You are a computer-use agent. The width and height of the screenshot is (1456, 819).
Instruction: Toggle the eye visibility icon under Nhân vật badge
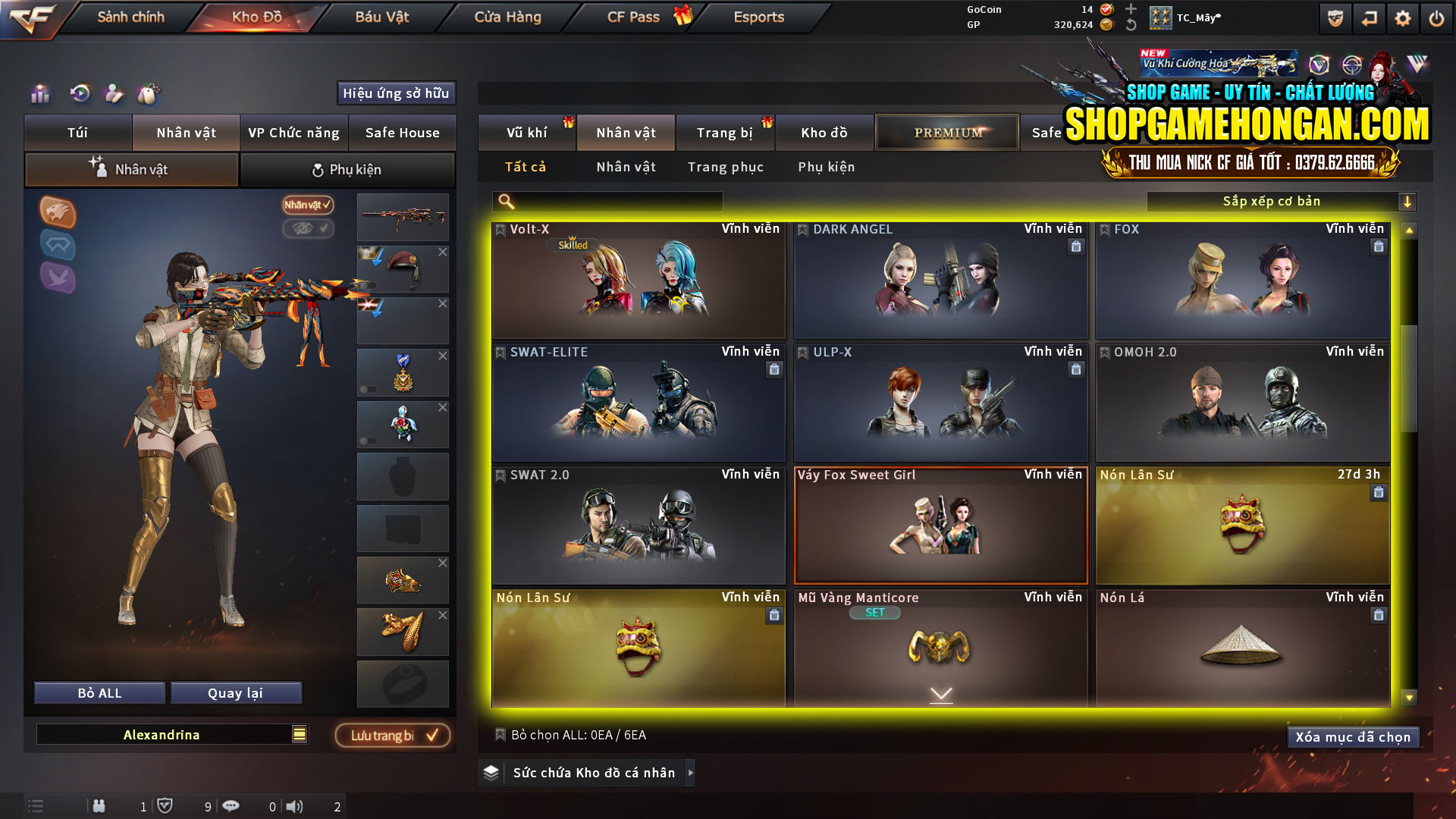pyautogui.click(x=308, y=230)
